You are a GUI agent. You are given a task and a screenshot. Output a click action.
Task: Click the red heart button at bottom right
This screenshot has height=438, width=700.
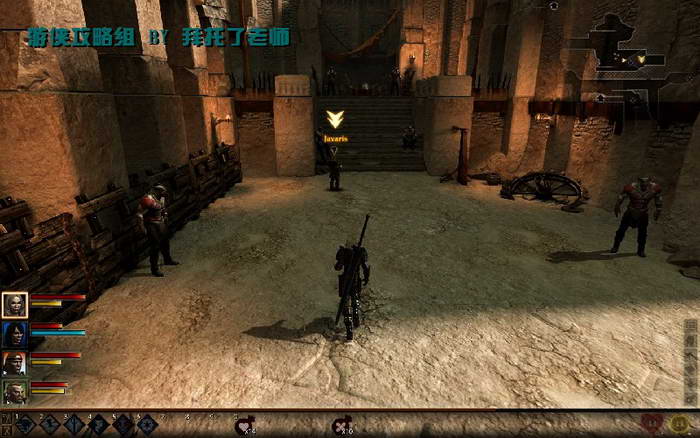(652, 425)
